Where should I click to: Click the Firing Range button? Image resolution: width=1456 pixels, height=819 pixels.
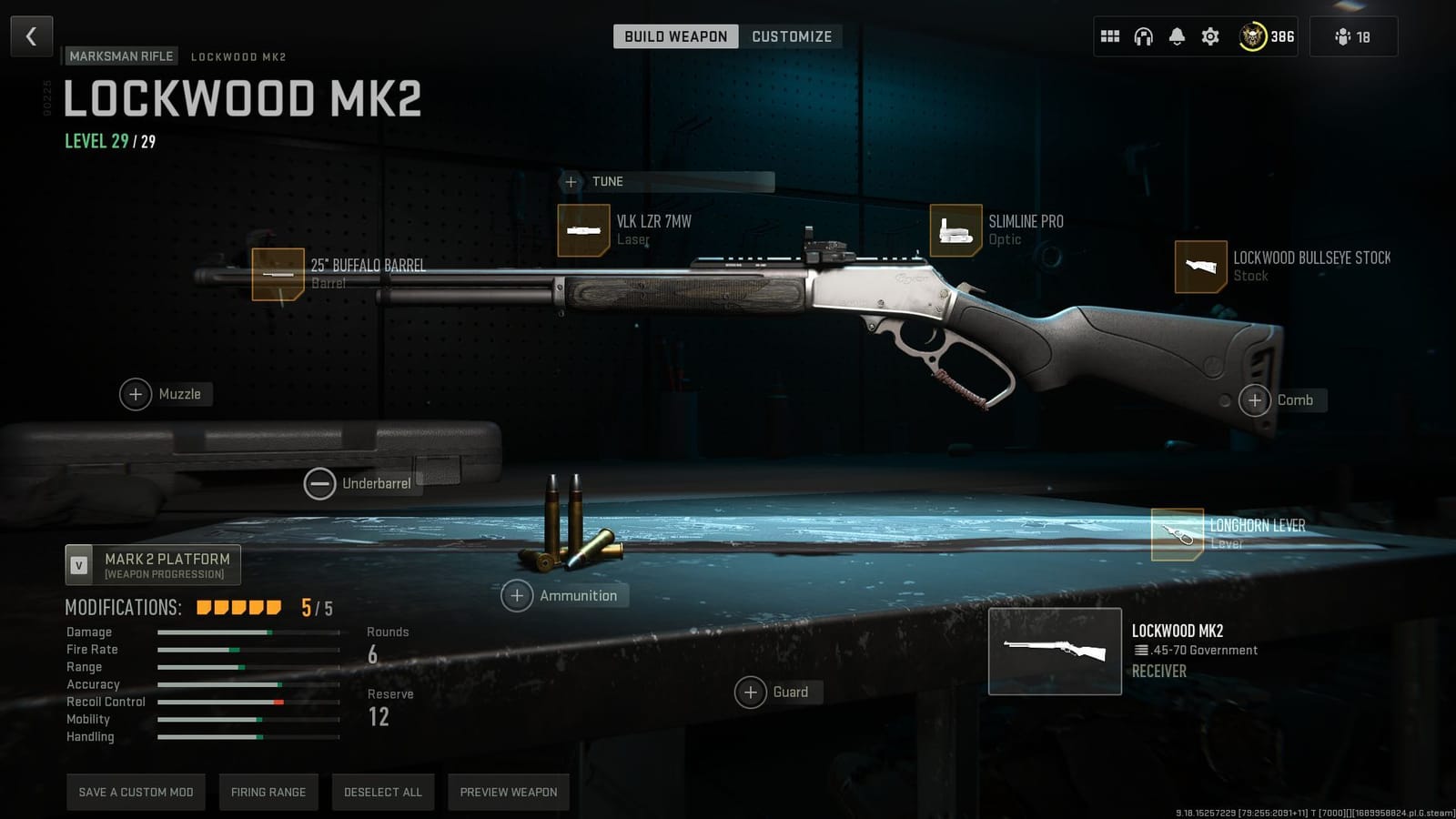268,792
